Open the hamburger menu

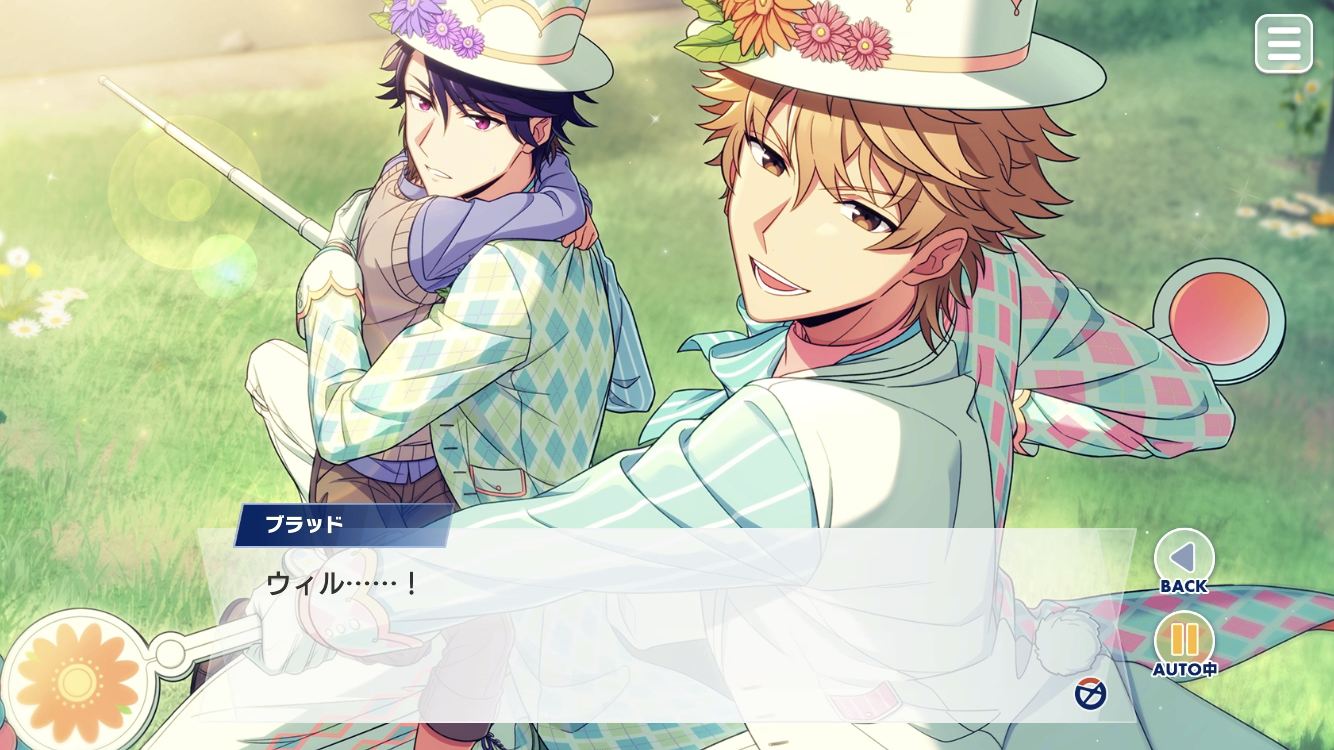[1284, 43]
